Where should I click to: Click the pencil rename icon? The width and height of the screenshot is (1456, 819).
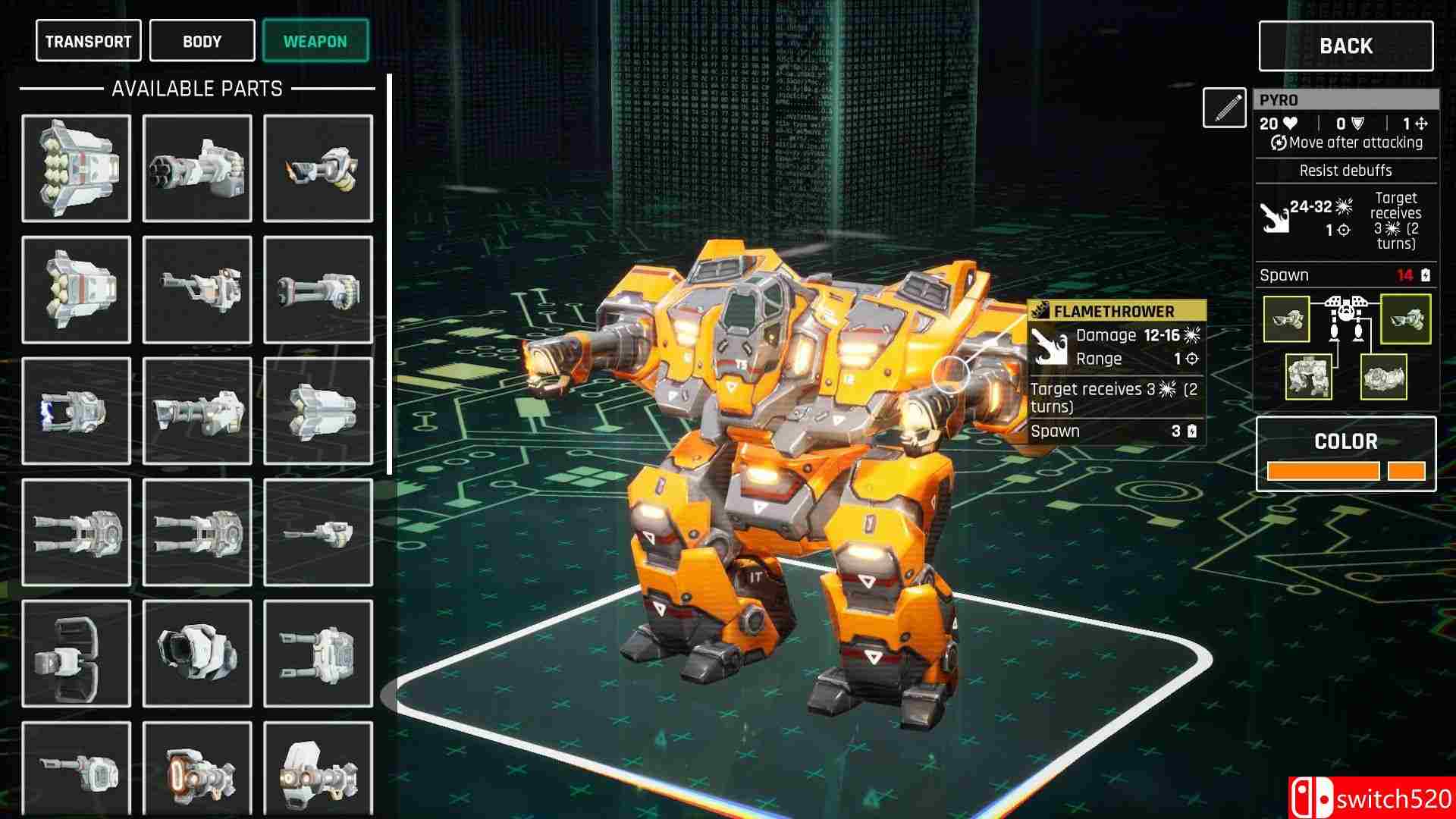pos(1224,108)
